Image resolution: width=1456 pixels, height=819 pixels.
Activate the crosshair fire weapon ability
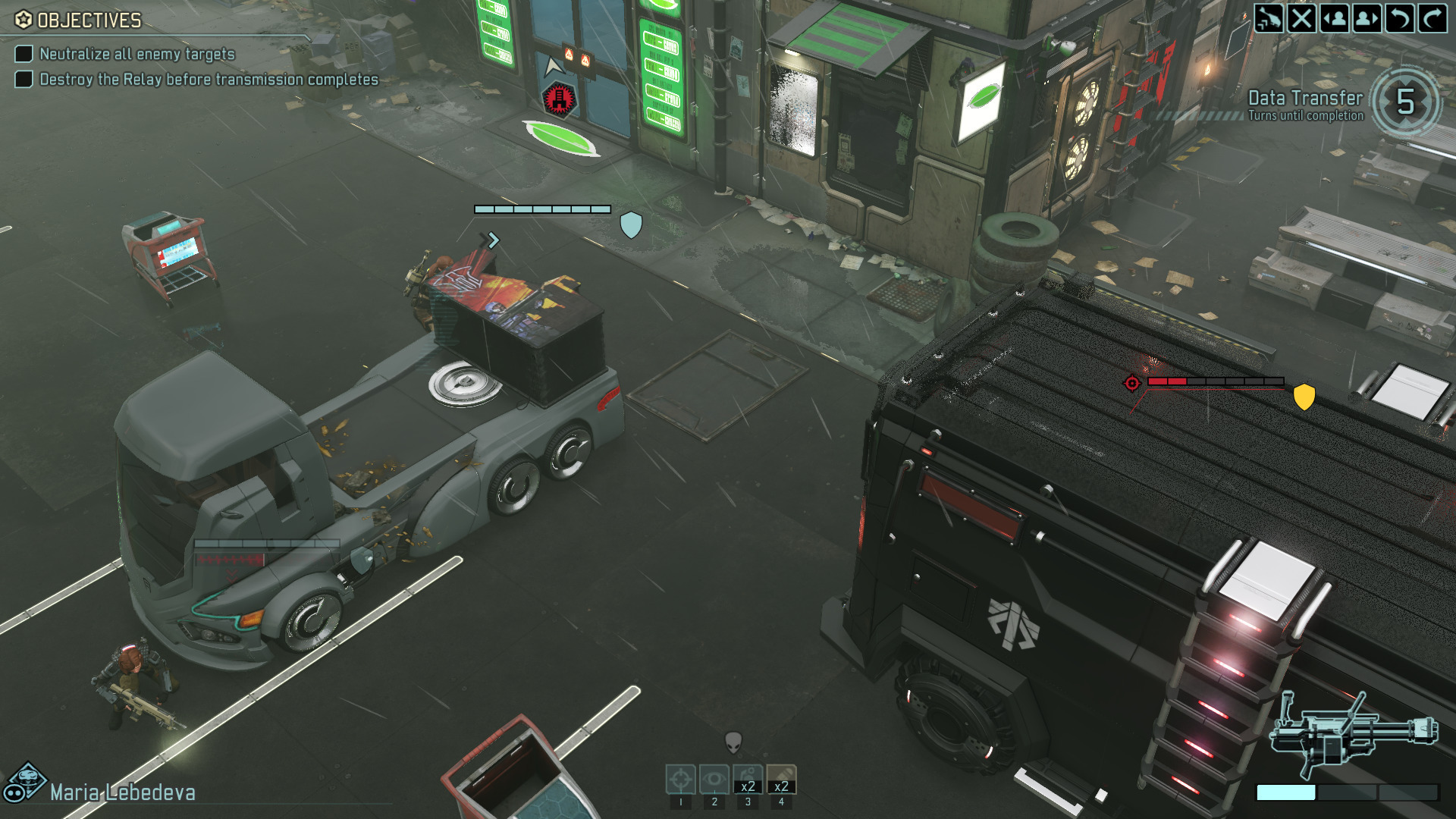click(680, 780)
